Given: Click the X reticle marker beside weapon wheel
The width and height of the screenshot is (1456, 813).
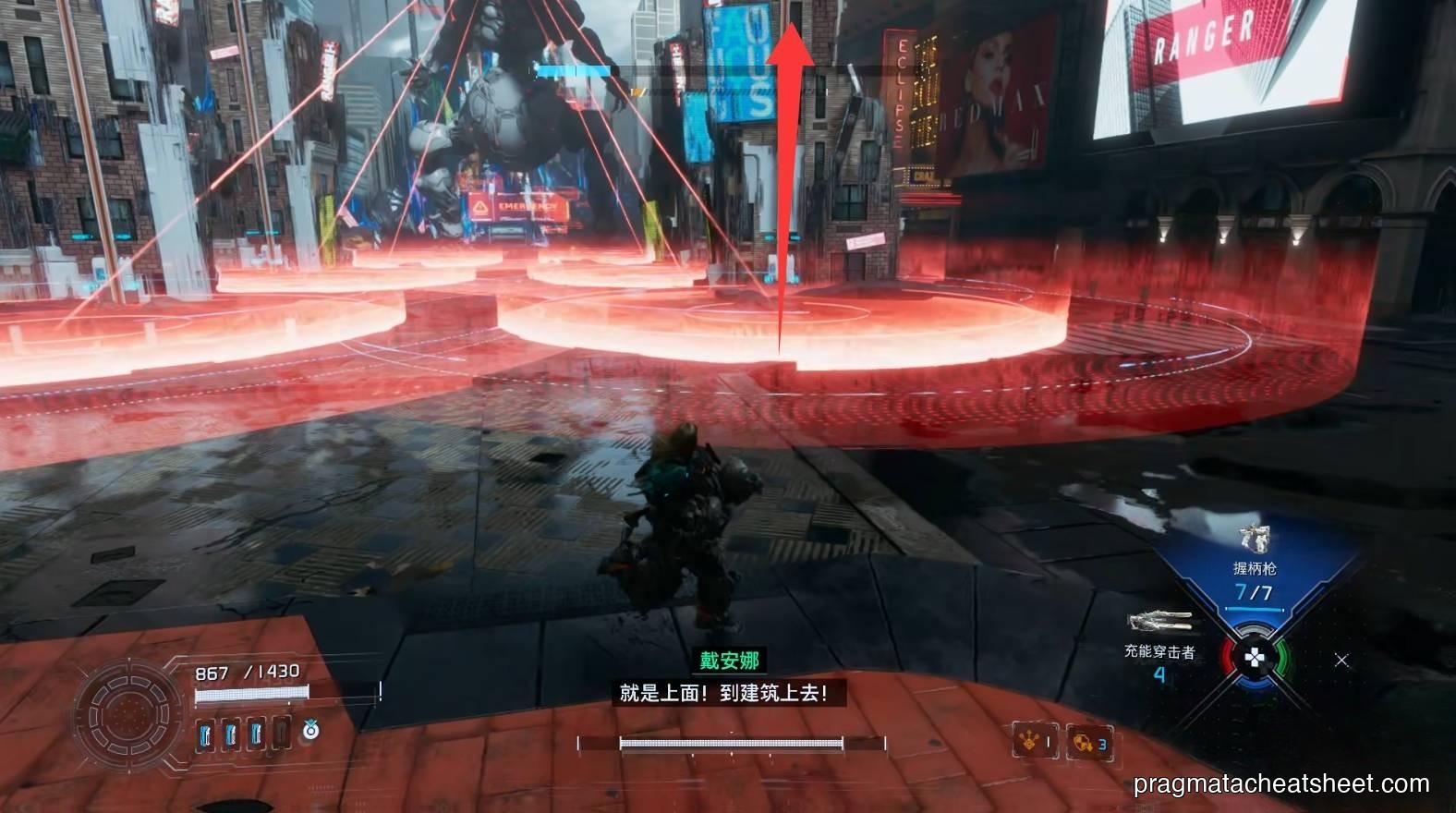Looking at the screenshot, I should click(1340, 659).
